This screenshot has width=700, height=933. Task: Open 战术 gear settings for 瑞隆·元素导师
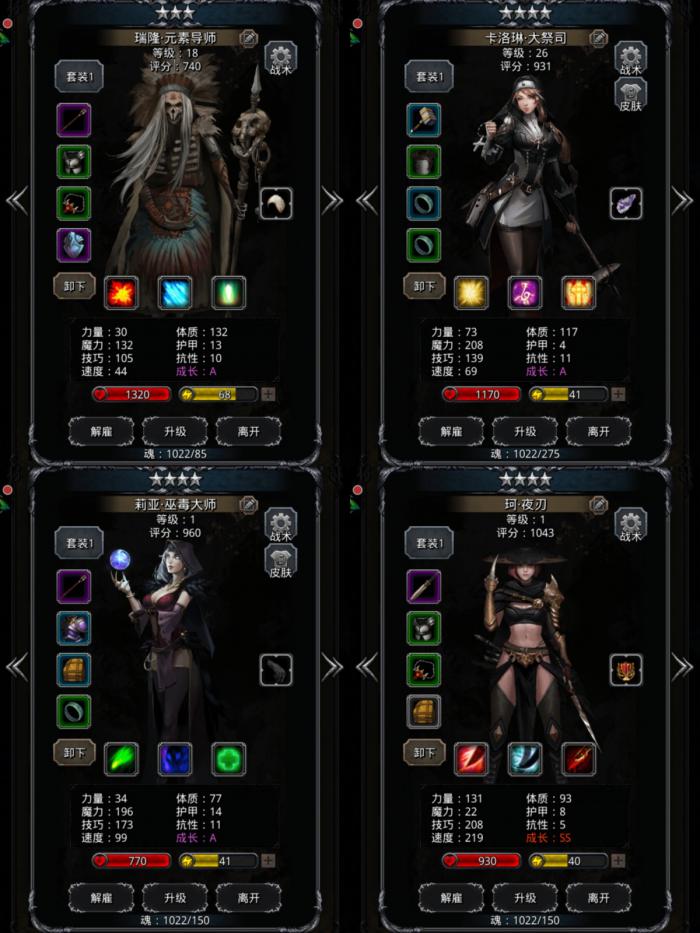(280, 58)
